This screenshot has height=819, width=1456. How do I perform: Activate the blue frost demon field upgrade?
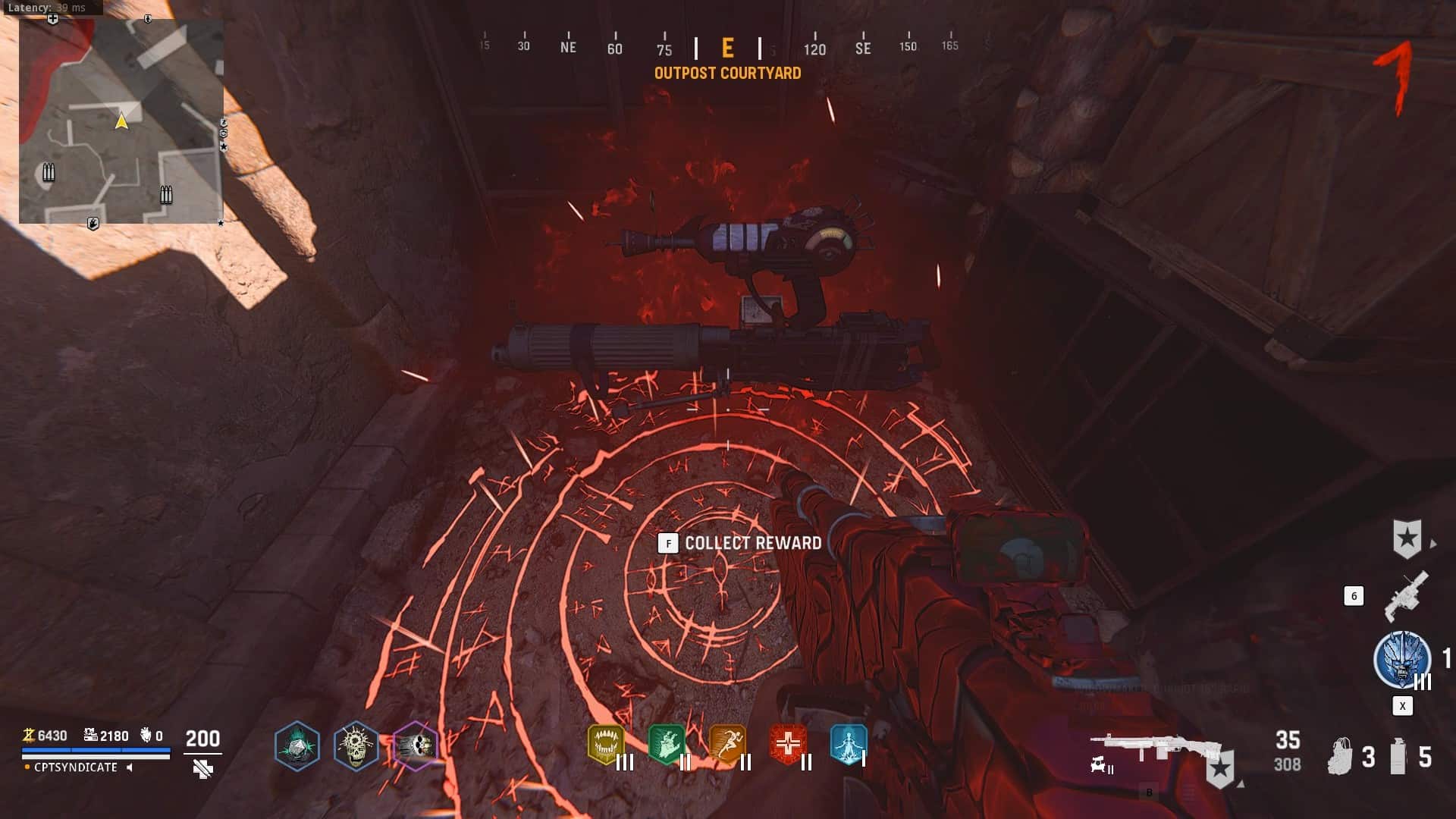point(1402,658)
